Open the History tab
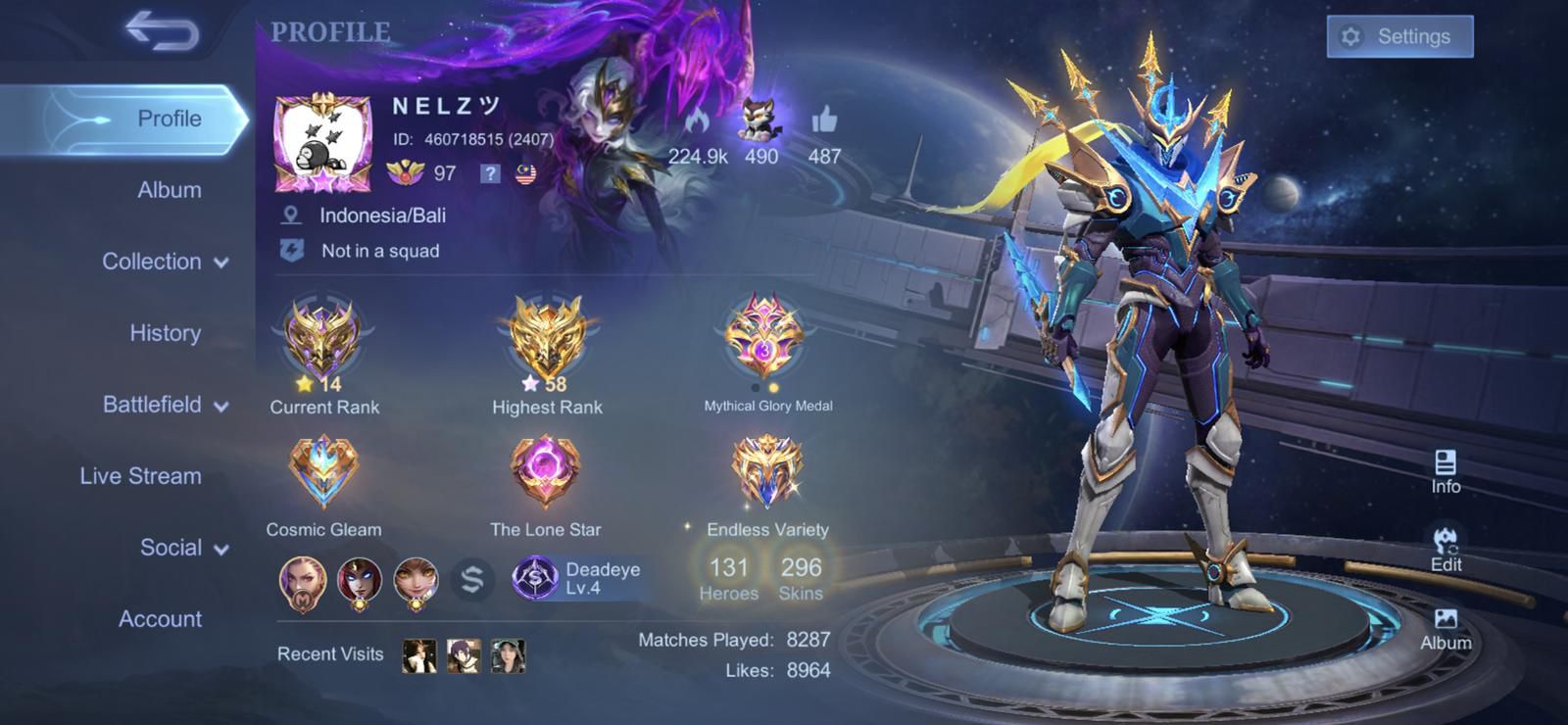Image resolution: width=1568 pixels, height=725 pixels. coord(165,333)
